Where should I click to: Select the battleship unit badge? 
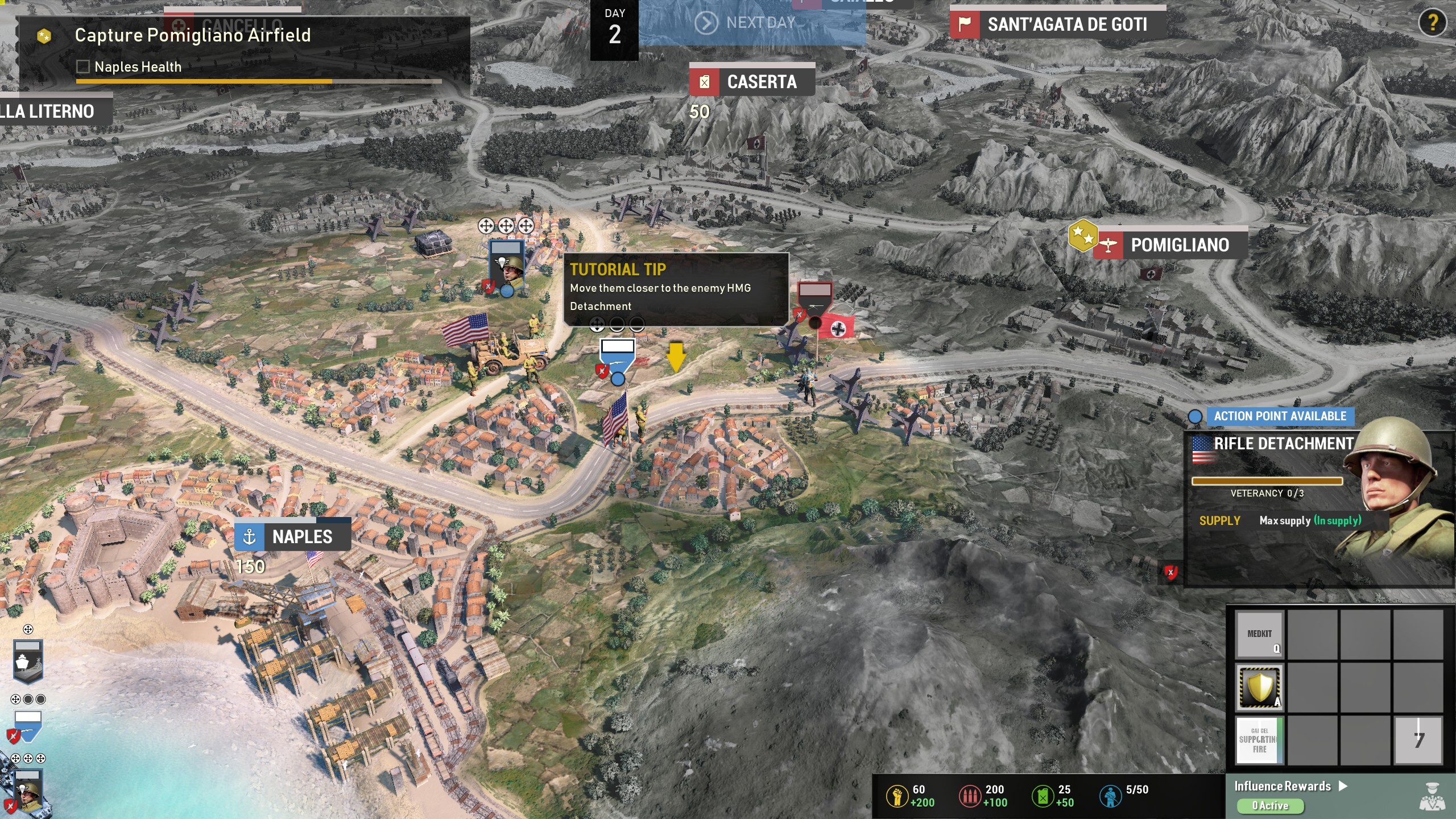click(28, 661)
